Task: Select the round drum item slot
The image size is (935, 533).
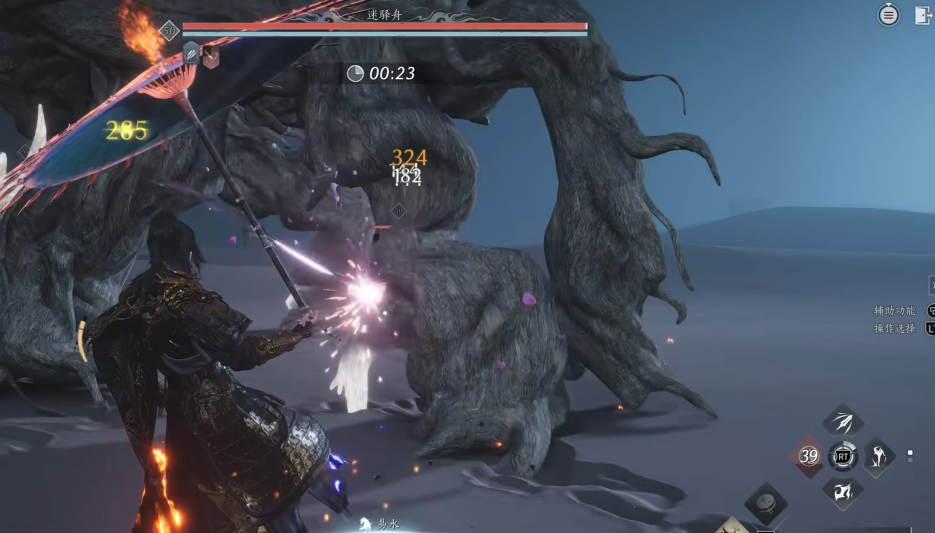Action: click(x=766, y=502)
